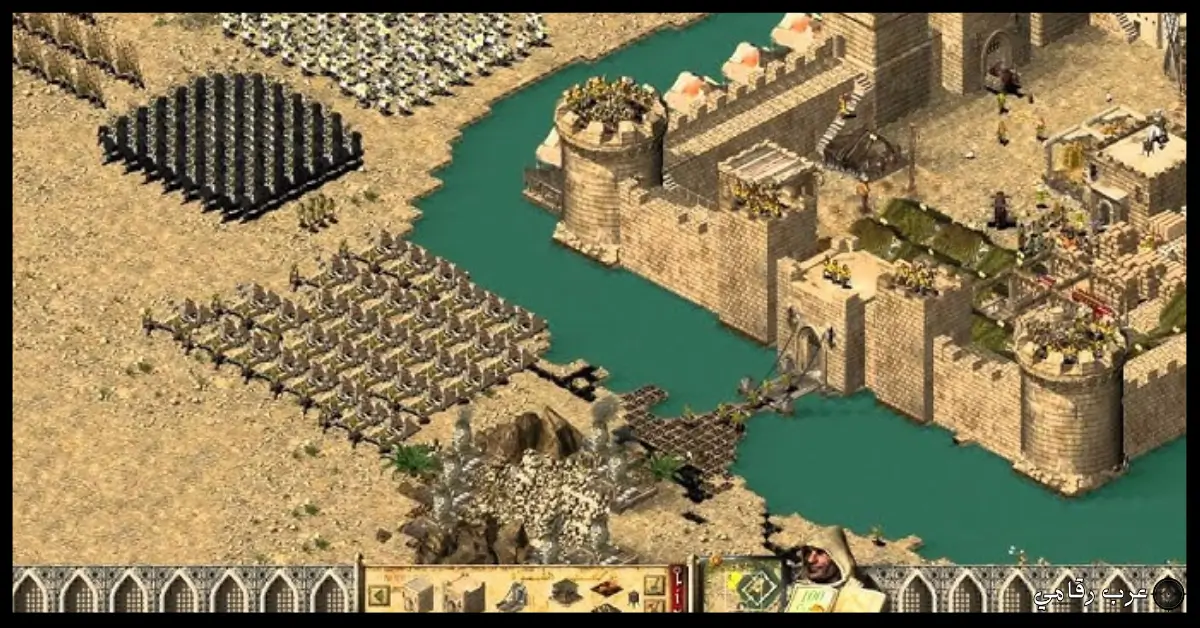Choose the large stone gatehouse building
The image size is (1200, 628).
point(463,596)
